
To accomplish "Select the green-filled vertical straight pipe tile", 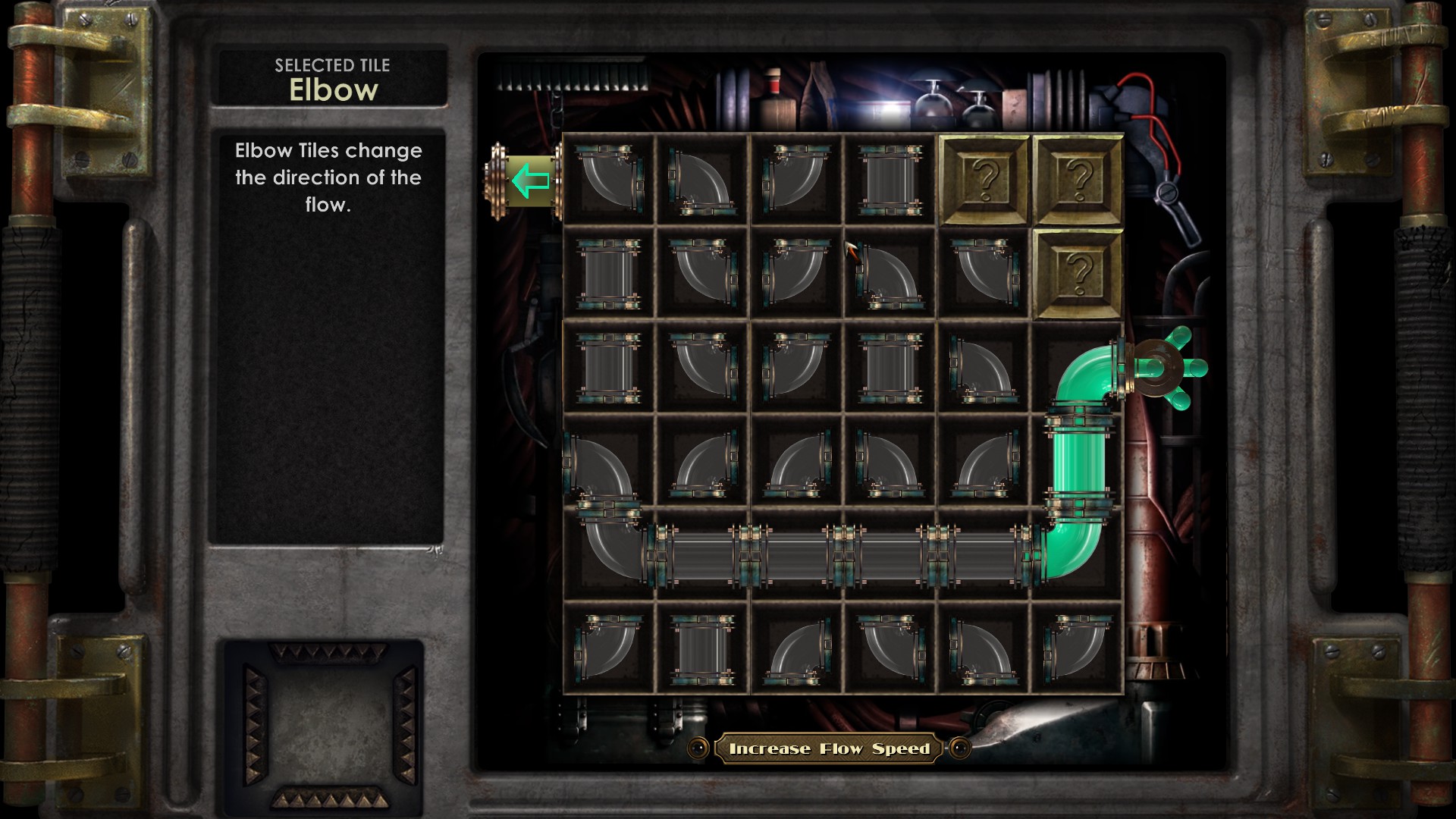I will pyautogui.click(x=1077, y=461).
